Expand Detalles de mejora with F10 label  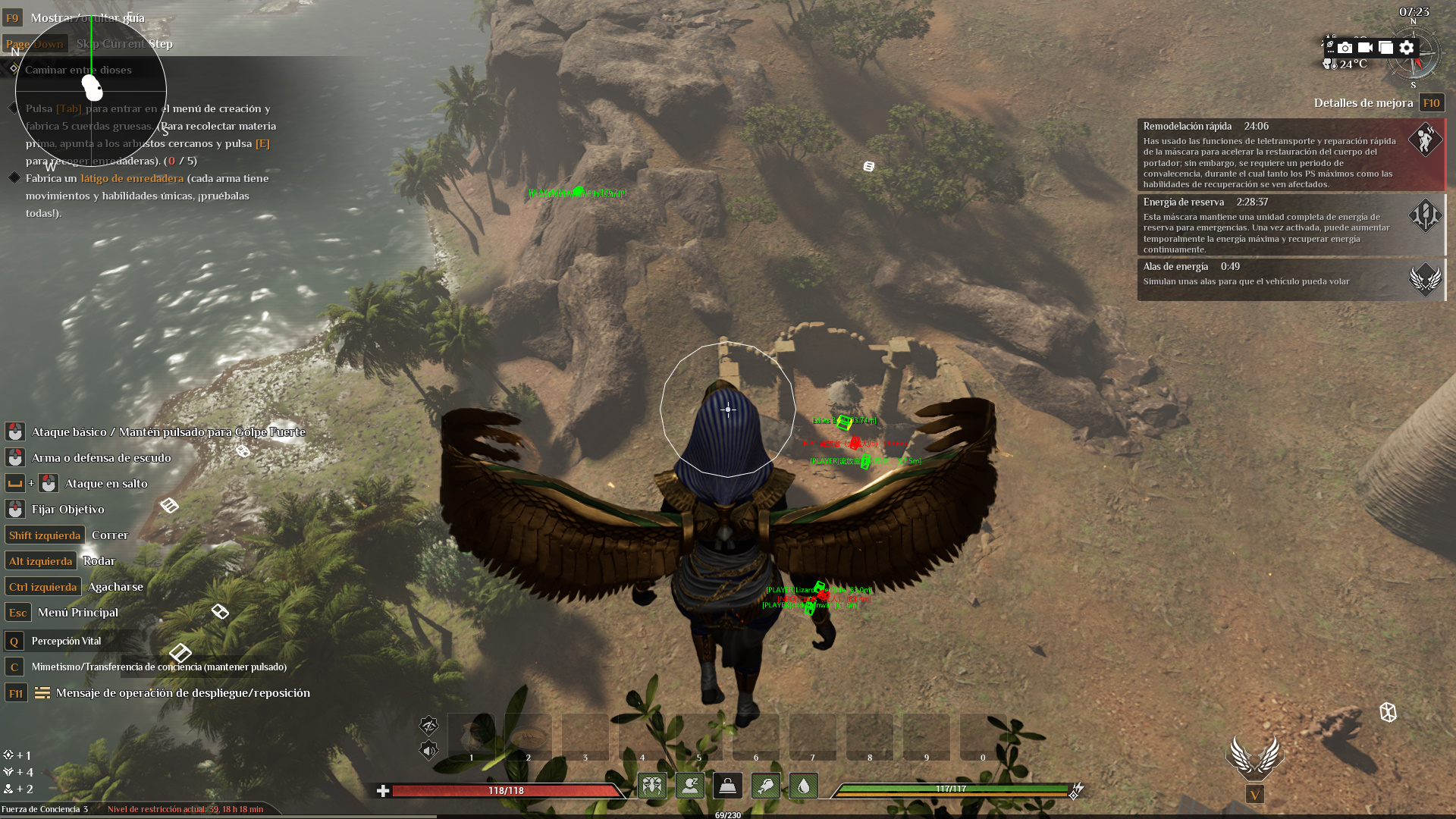(1432, 102)
